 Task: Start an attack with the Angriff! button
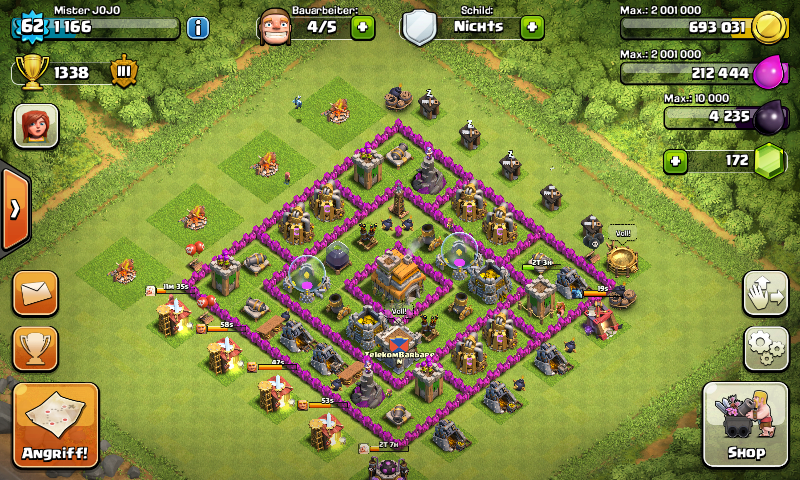pos(55,425)
